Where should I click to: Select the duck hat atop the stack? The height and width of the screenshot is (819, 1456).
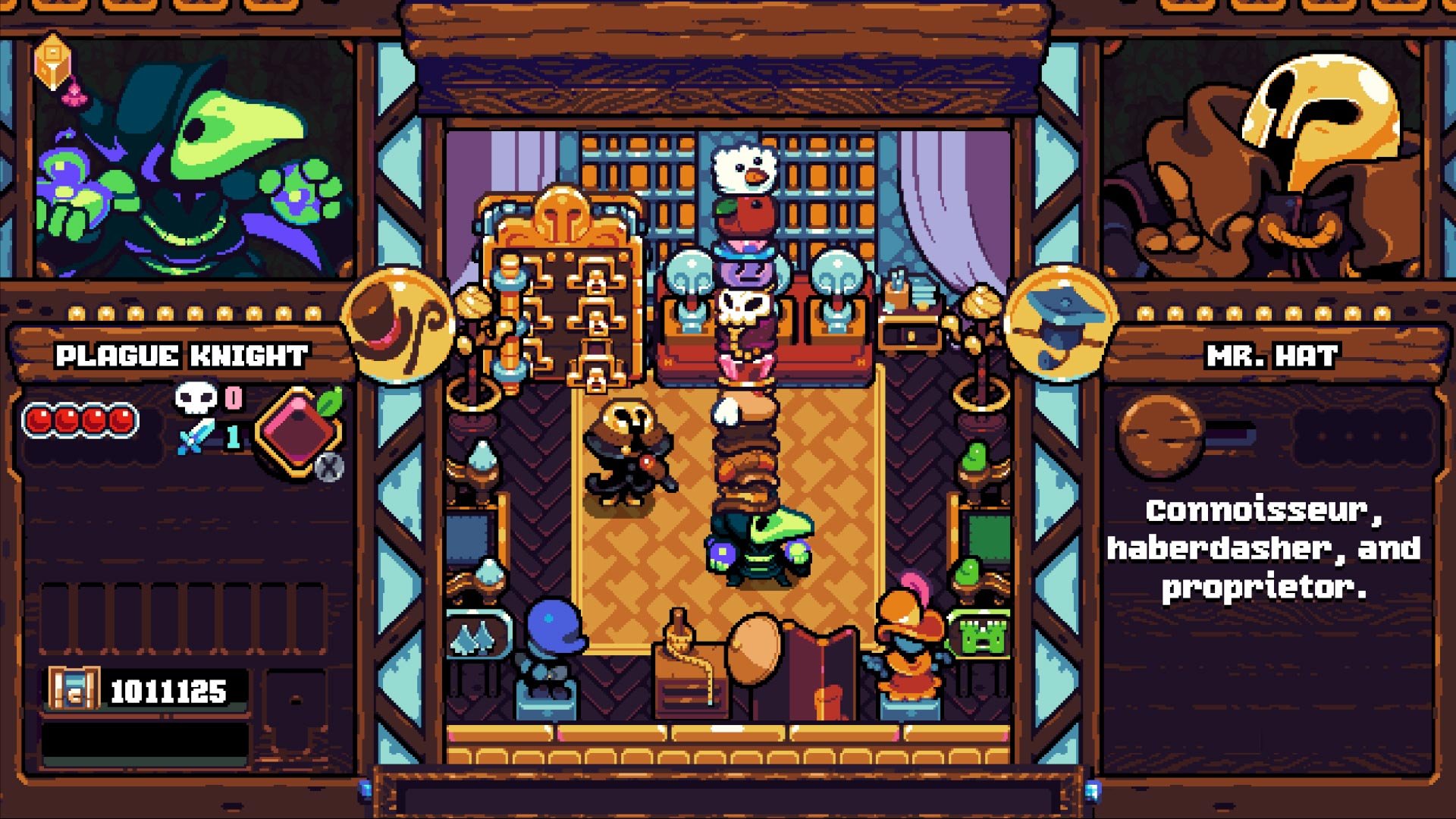click(x=742, y=167)
